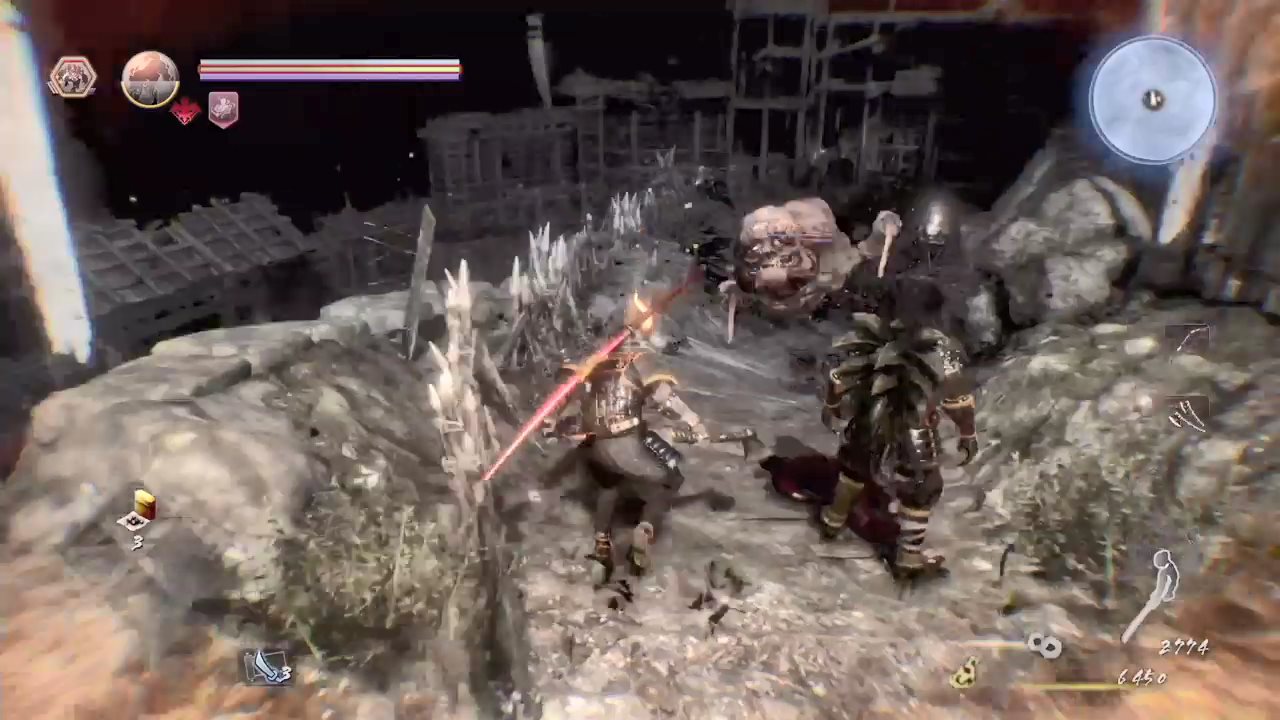The height and width of the screenshot is (720, 1280).
Task: Click the hexagonal yokai ability icon
Action: click(73, 78)
